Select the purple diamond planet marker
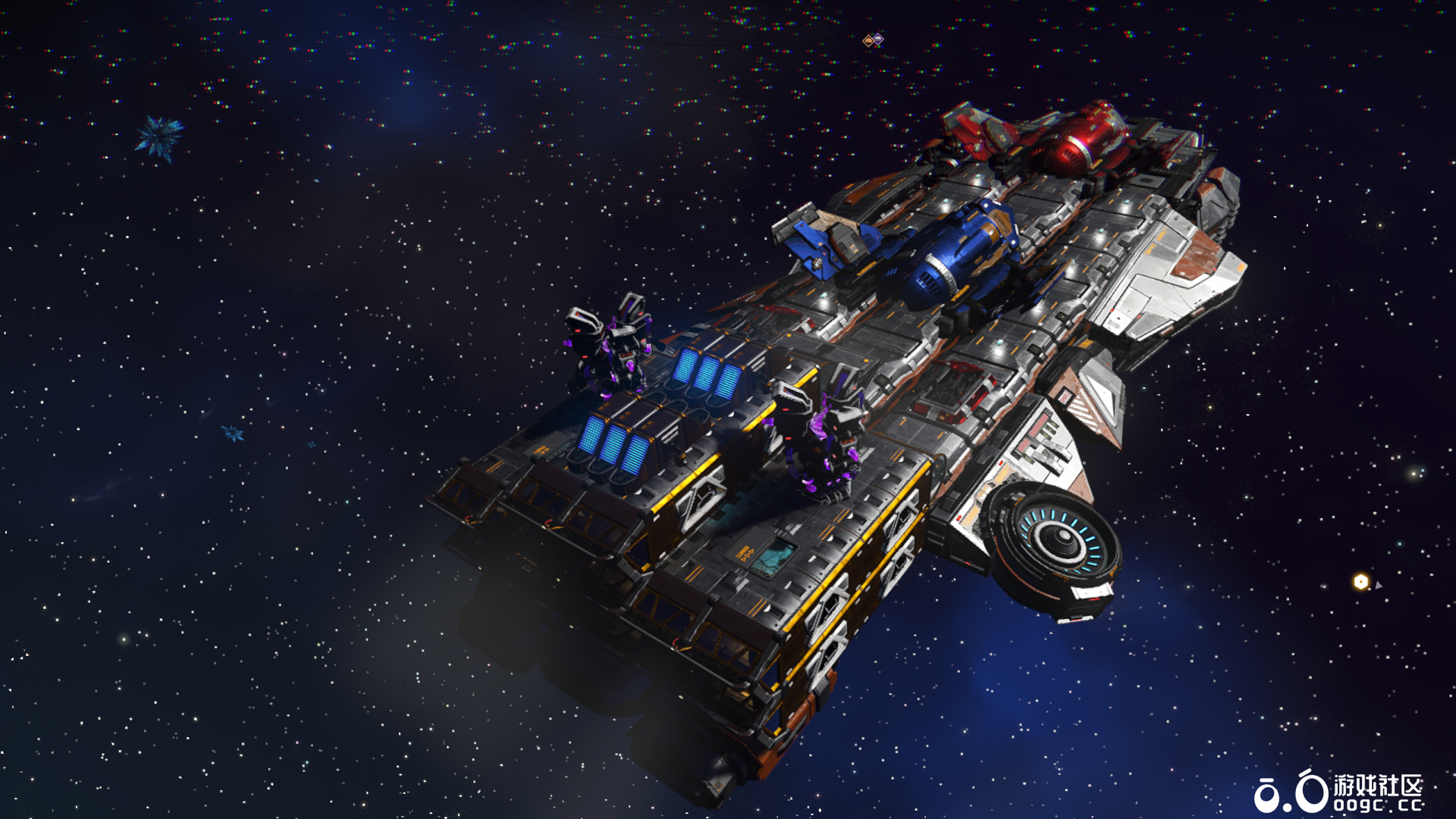 (878, 38)
